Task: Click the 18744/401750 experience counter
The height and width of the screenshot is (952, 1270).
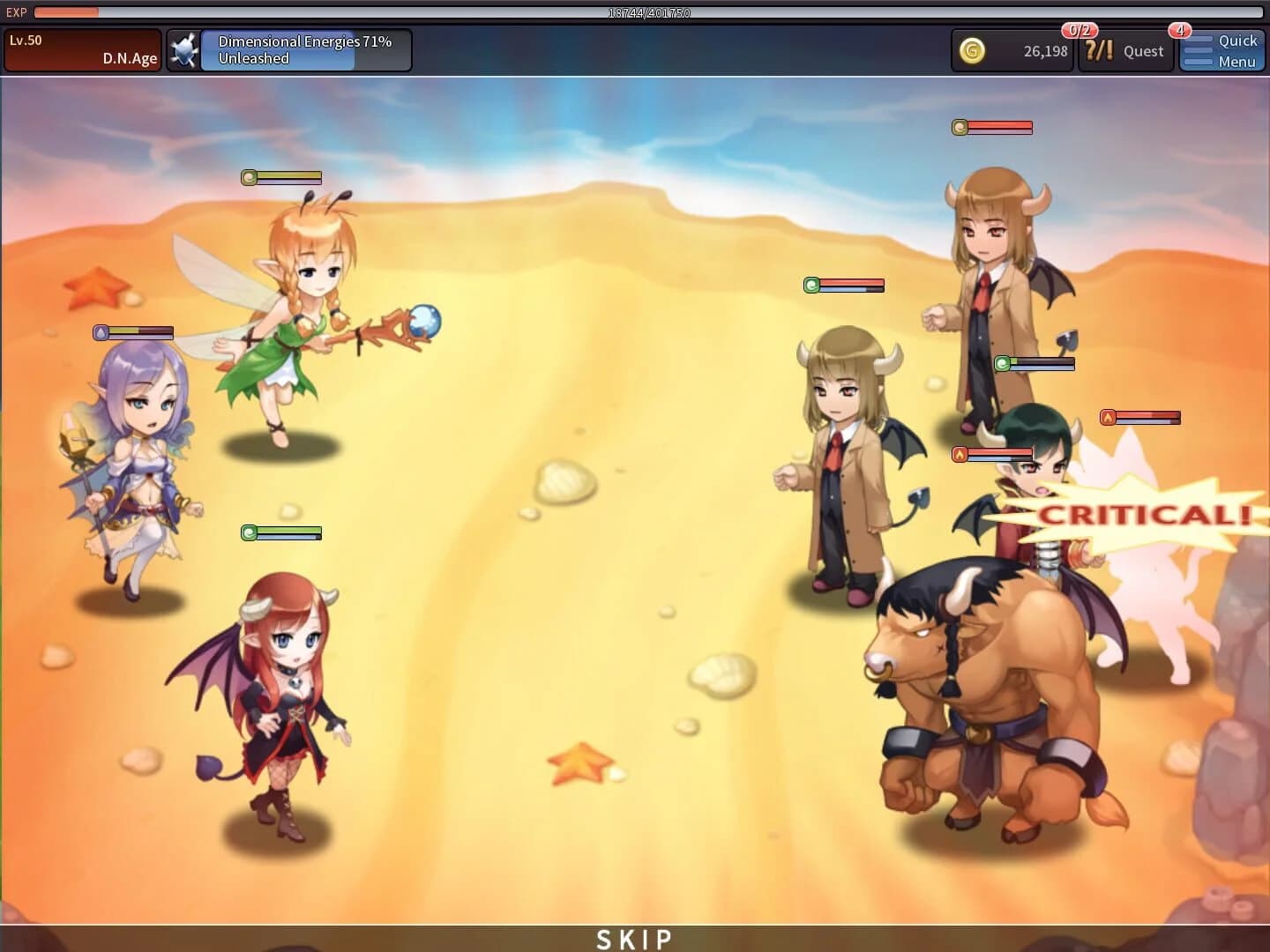Action: click(649, 12)
